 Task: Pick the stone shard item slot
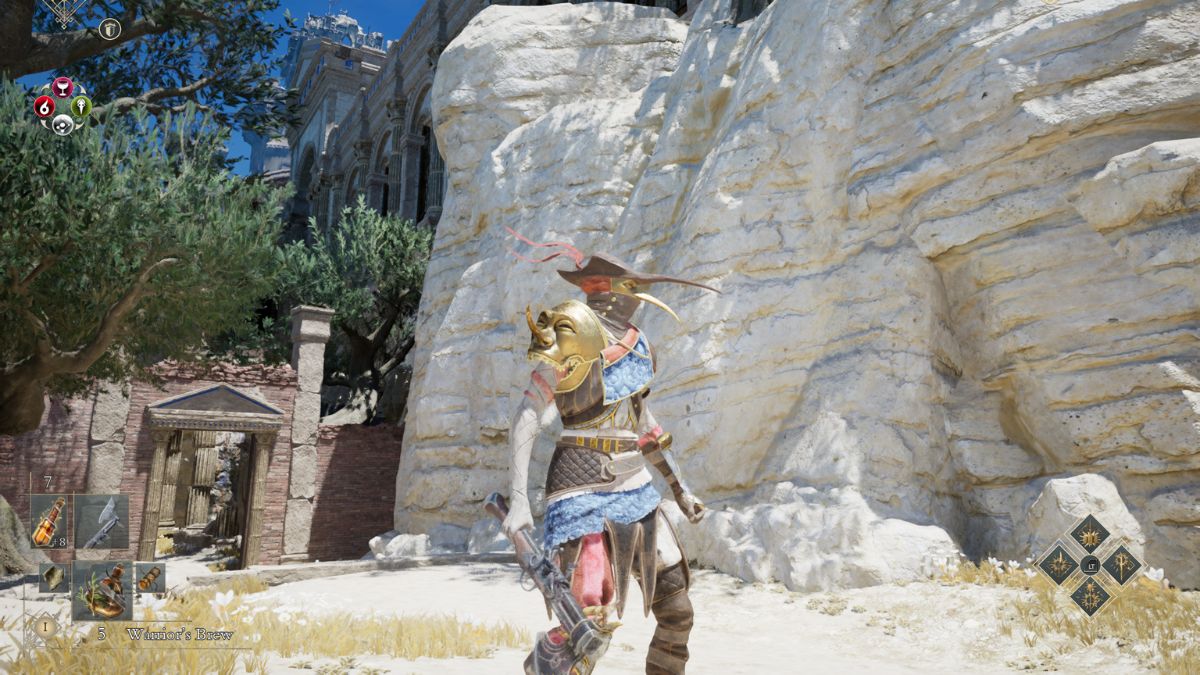(x=53, y=578)
